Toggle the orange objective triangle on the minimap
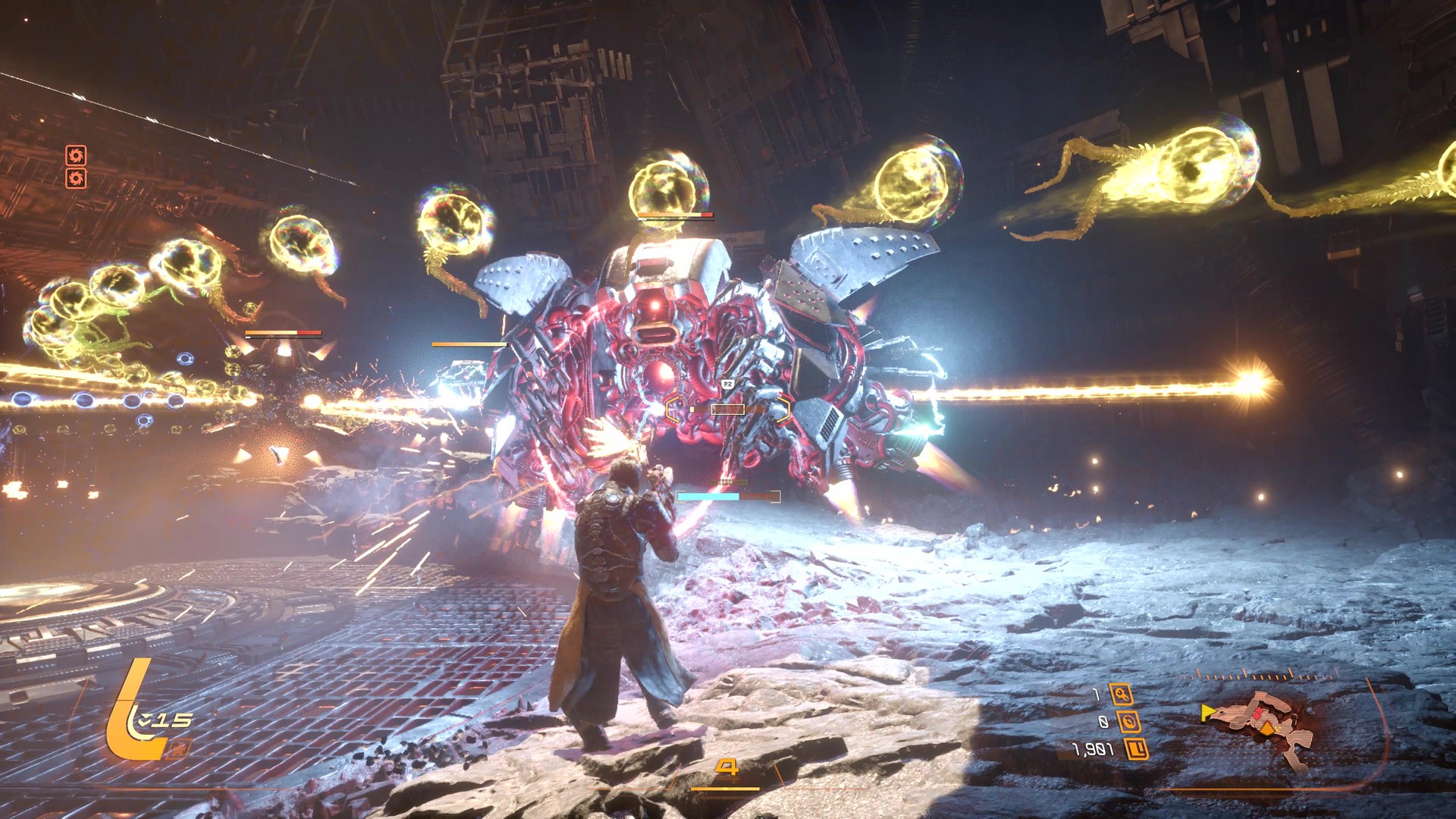Viewport: 1456px width, 819px height. tap(1267, 728)
